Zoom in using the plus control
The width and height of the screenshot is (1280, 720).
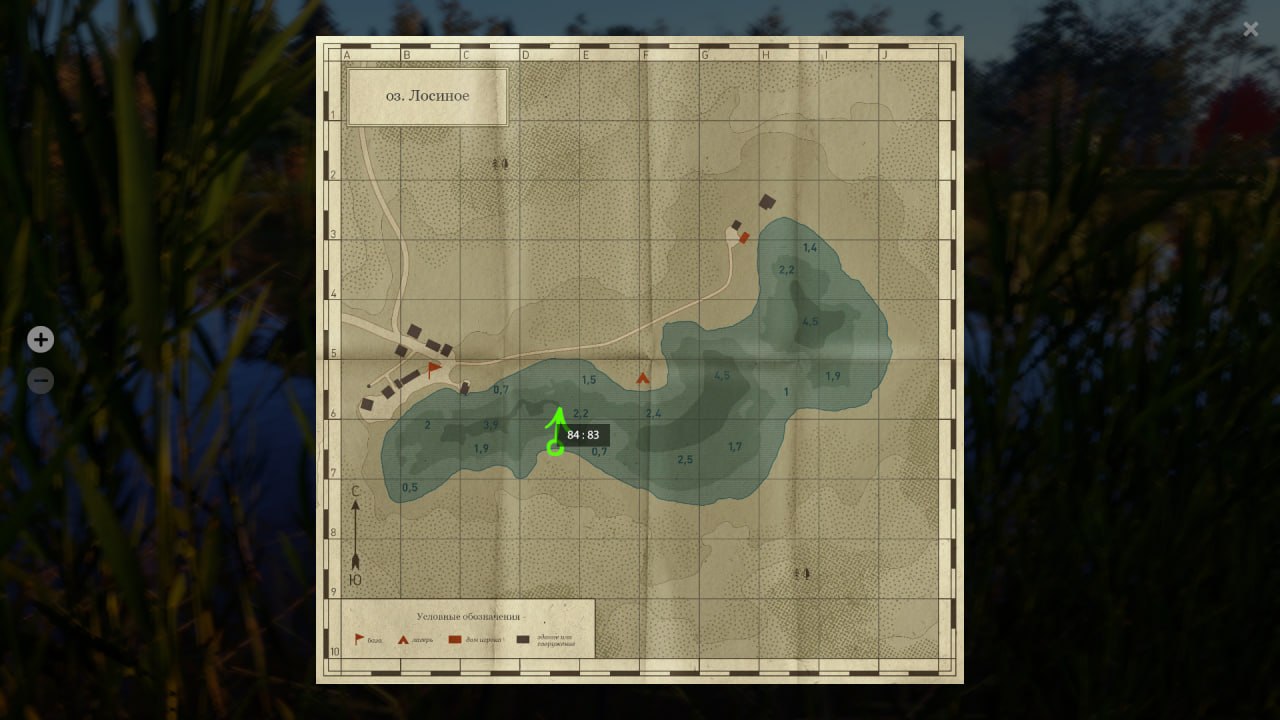click(x=40, y=339)
